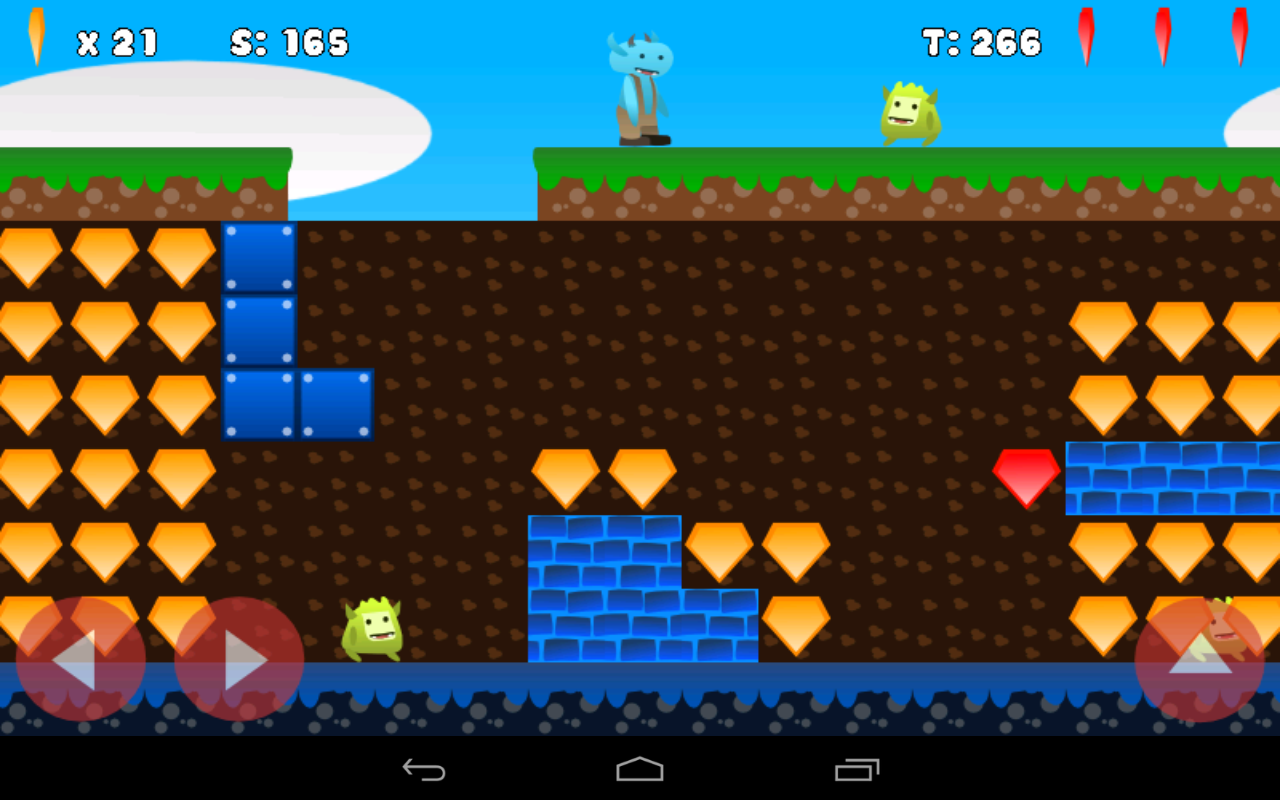Tap the x21 collectible counter text
1280x800 pixels.
[x=117, y=42]
